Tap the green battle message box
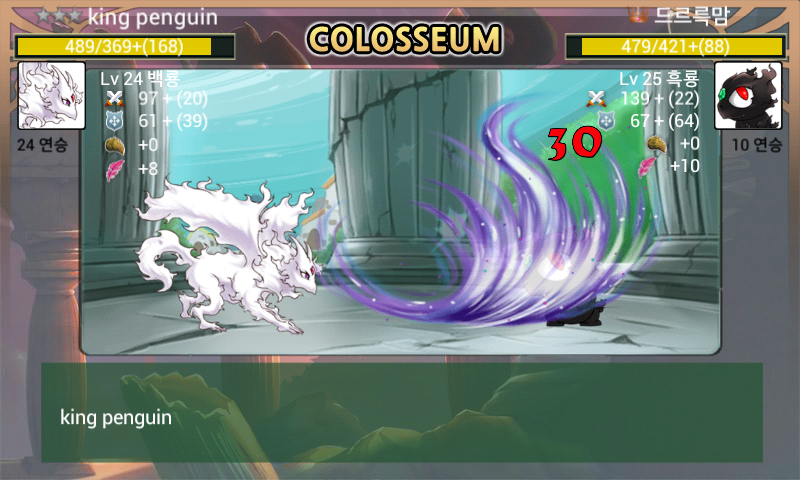800x480 pixels. point(401,412)
